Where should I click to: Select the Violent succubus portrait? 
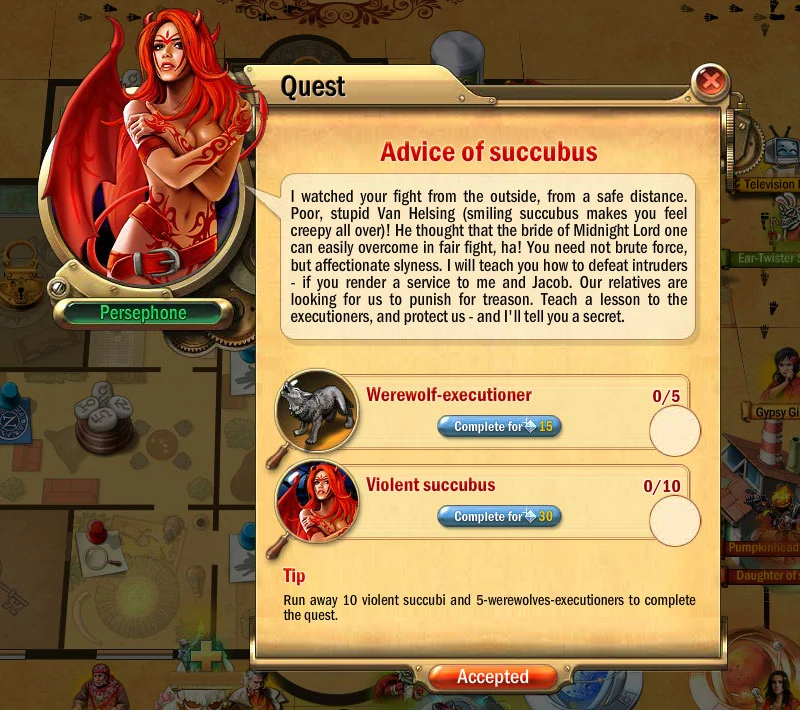tap(318, 501)
